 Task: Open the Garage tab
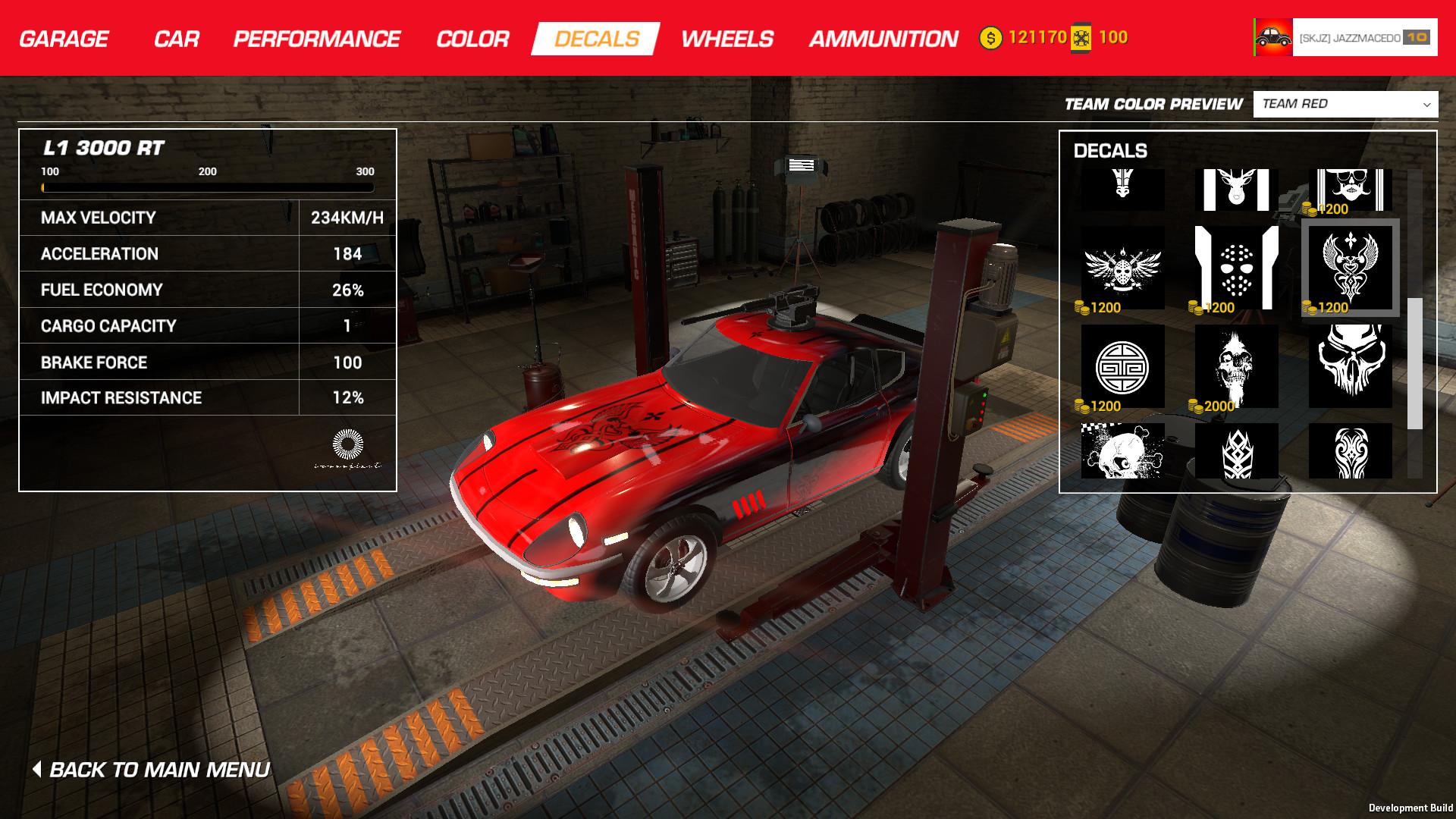64,39
